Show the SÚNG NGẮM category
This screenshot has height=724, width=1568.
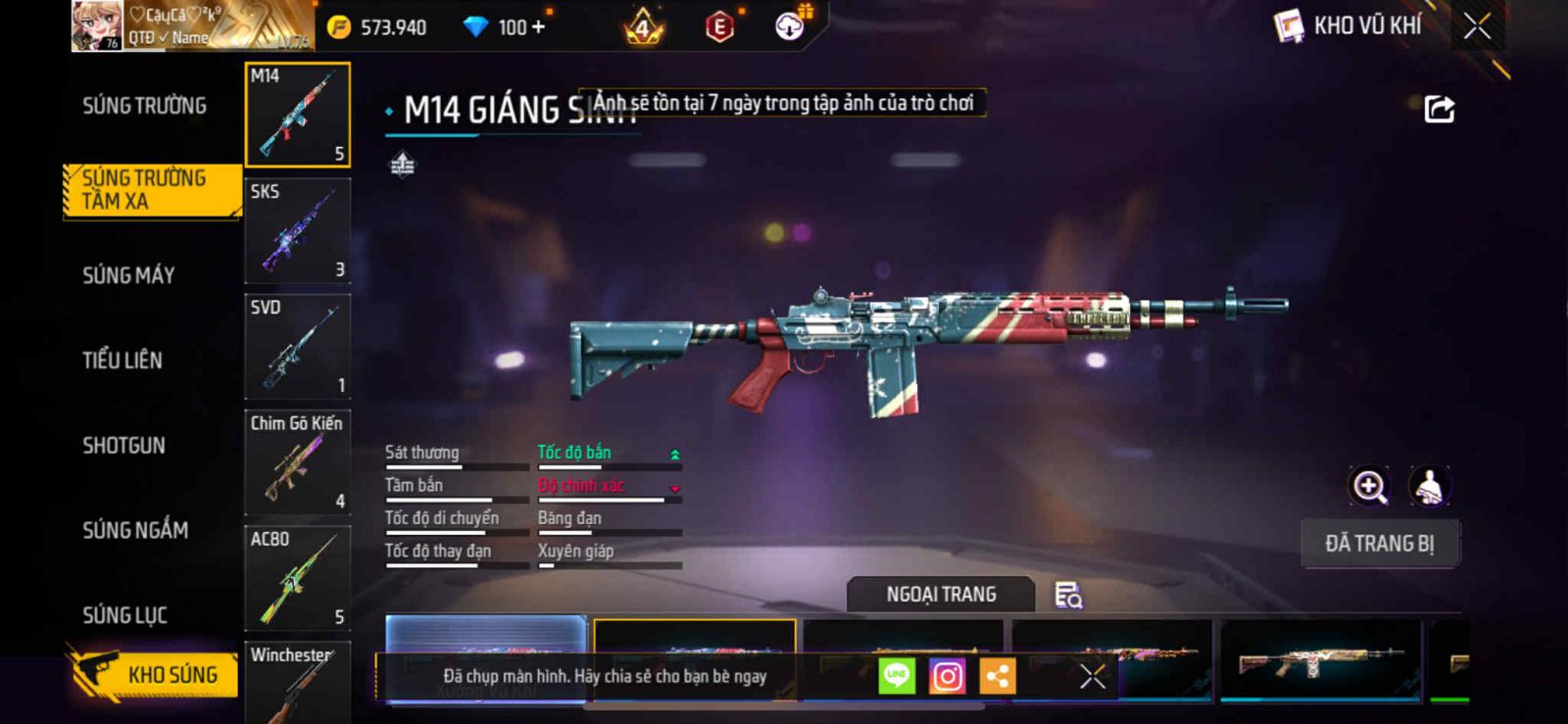(135, 530)
